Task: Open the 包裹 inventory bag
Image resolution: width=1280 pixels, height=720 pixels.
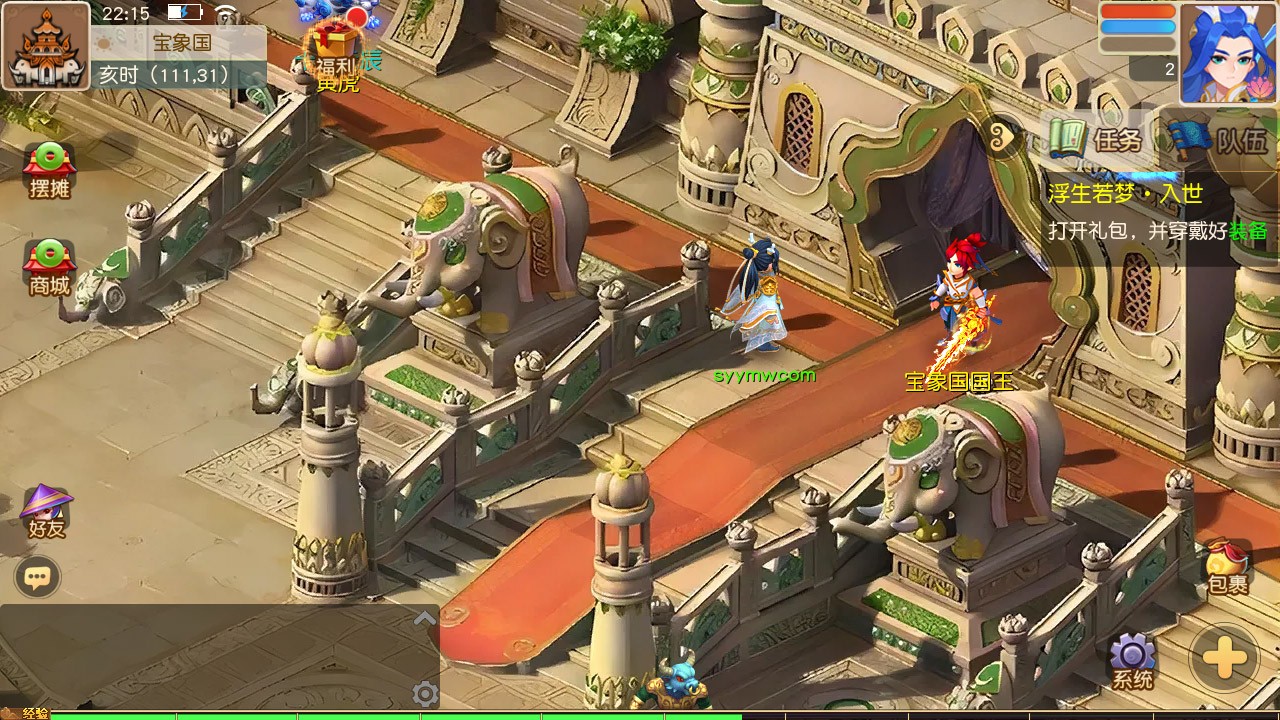Action: [x=1227, y=569]
